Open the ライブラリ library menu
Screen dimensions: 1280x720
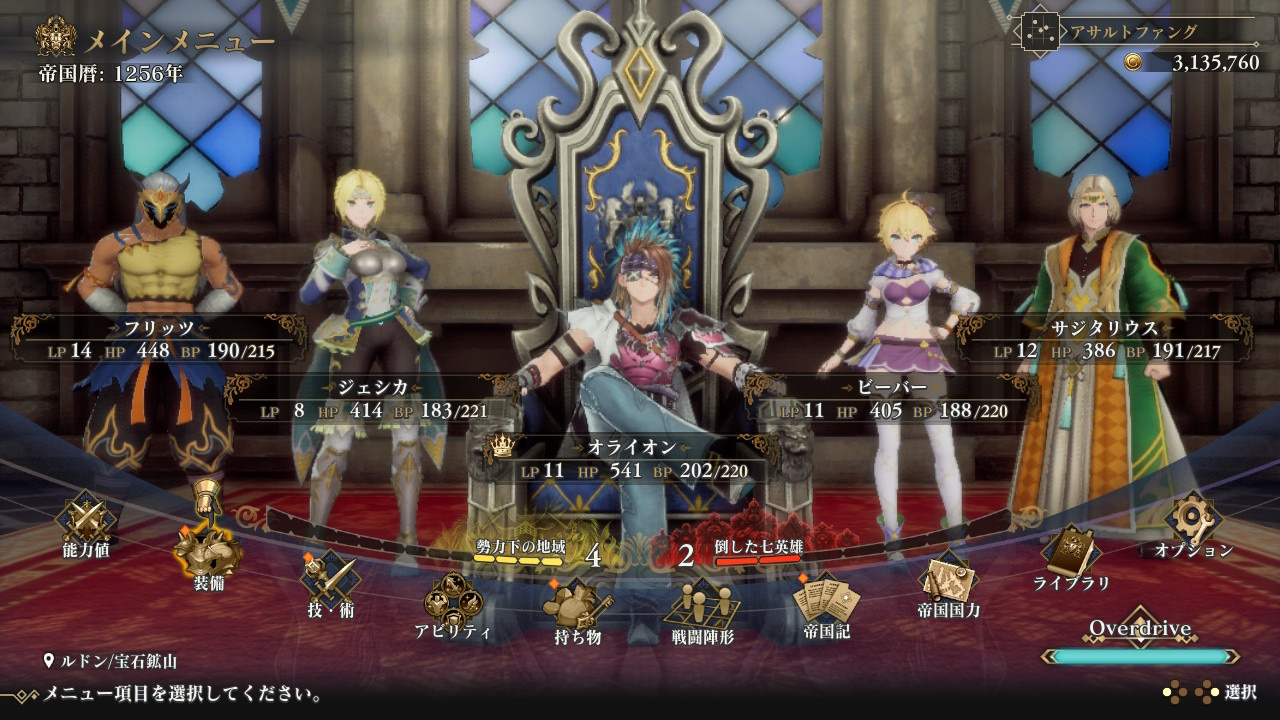pos(1072,554)
